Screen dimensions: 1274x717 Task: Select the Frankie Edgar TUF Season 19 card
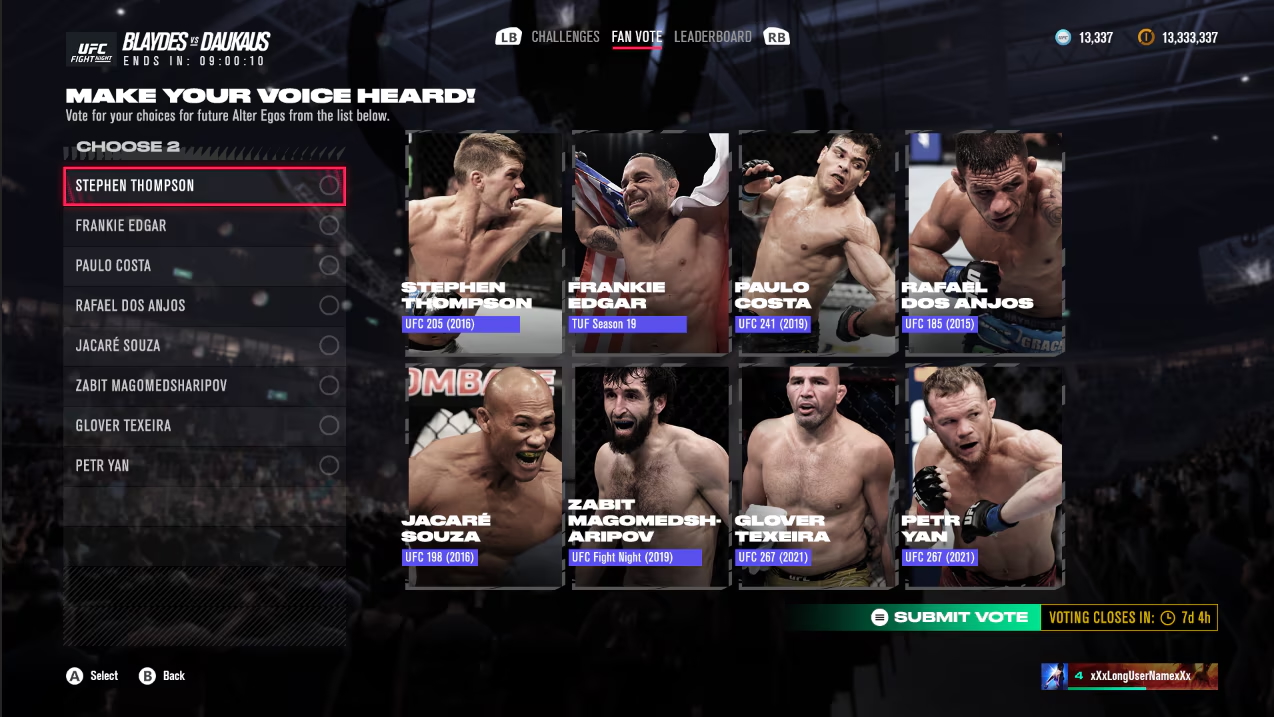tap(651, 243)
